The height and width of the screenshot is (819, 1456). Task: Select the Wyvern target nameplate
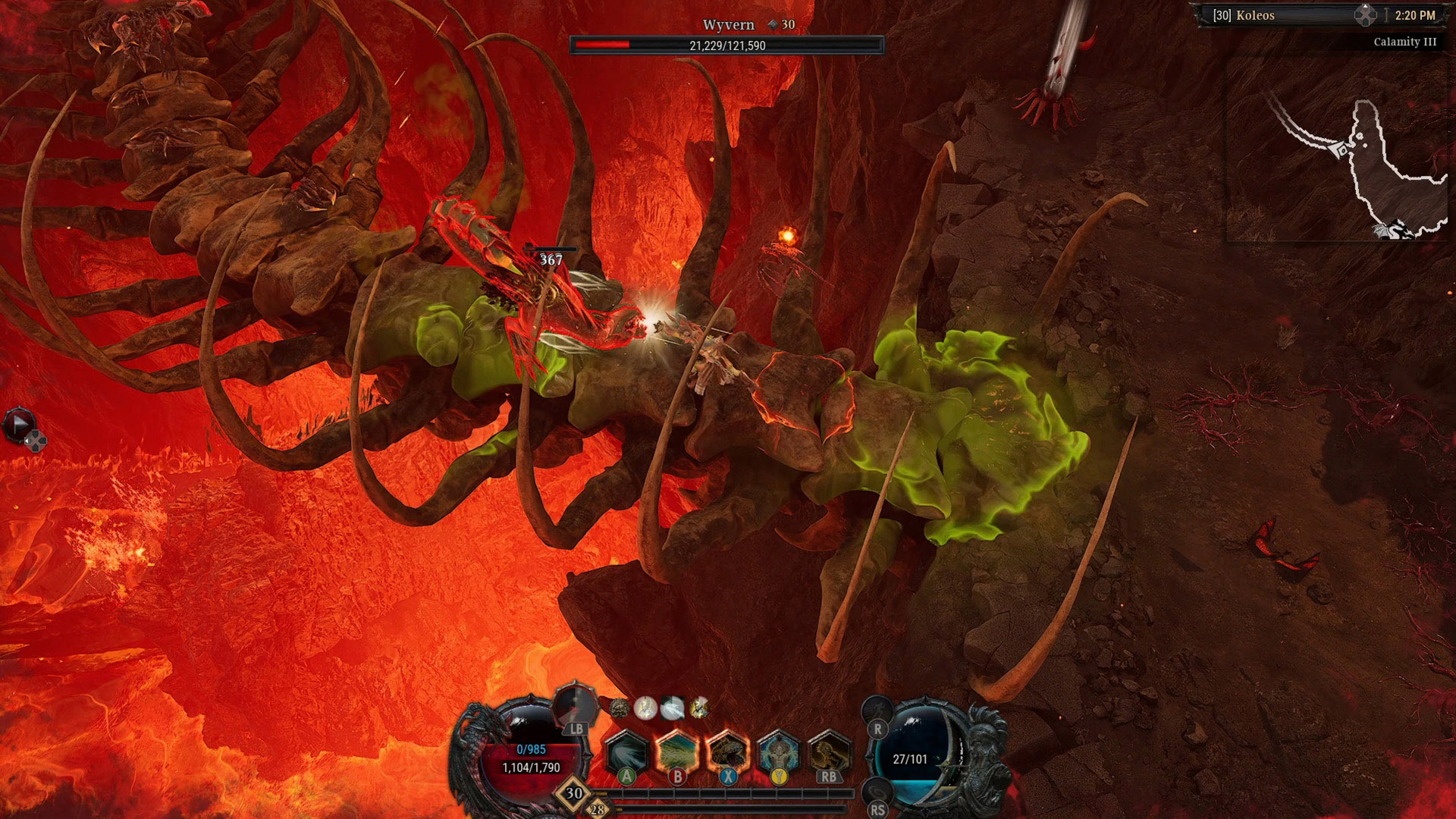(x=728, y=25)
